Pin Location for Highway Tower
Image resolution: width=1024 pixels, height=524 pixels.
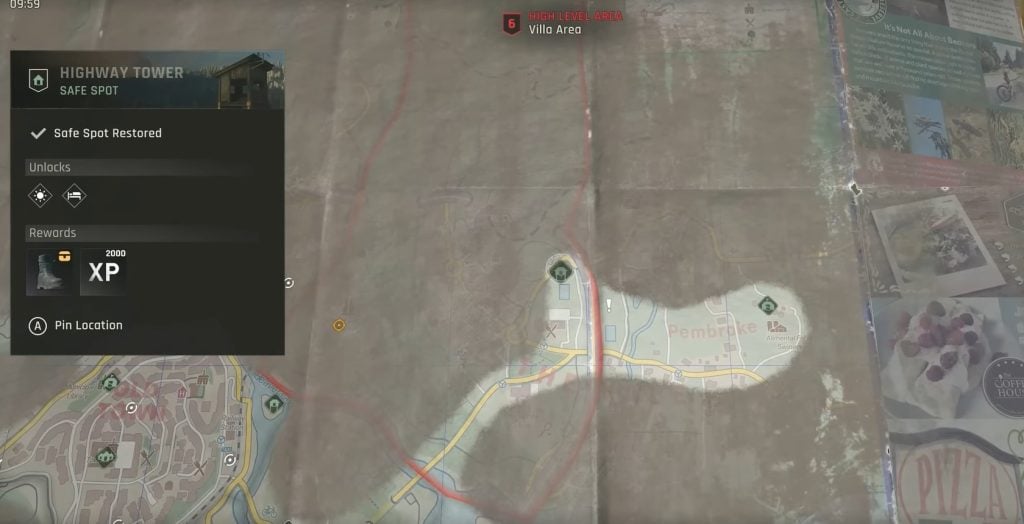tap(78, 325)
